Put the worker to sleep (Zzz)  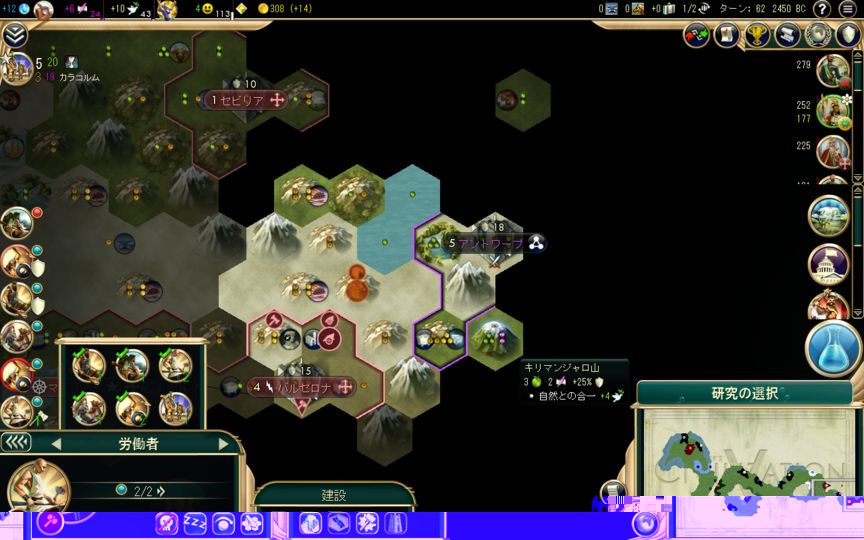[194, 523]
